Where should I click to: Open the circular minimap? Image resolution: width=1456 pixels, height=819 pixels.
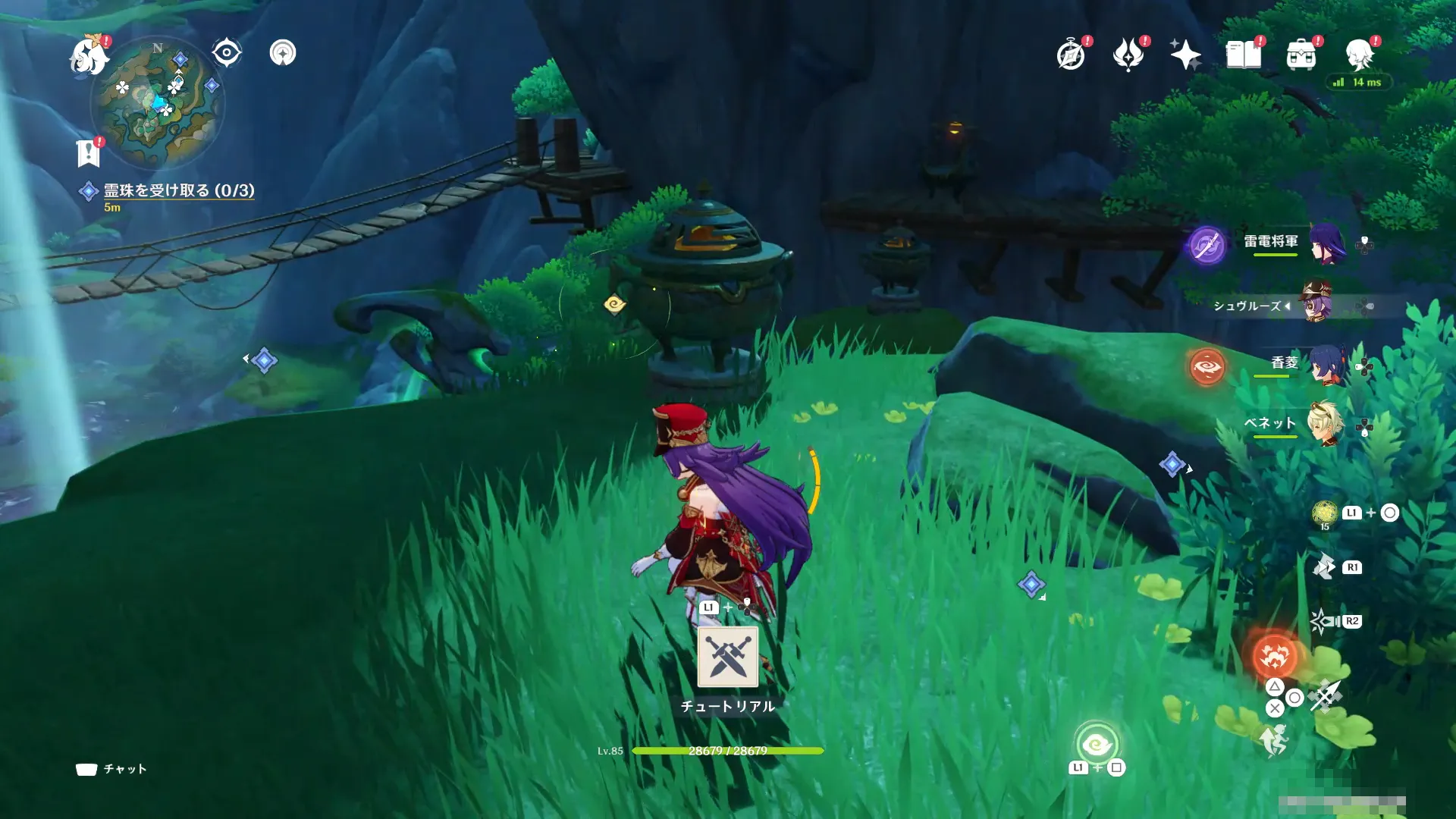(157, 103)
